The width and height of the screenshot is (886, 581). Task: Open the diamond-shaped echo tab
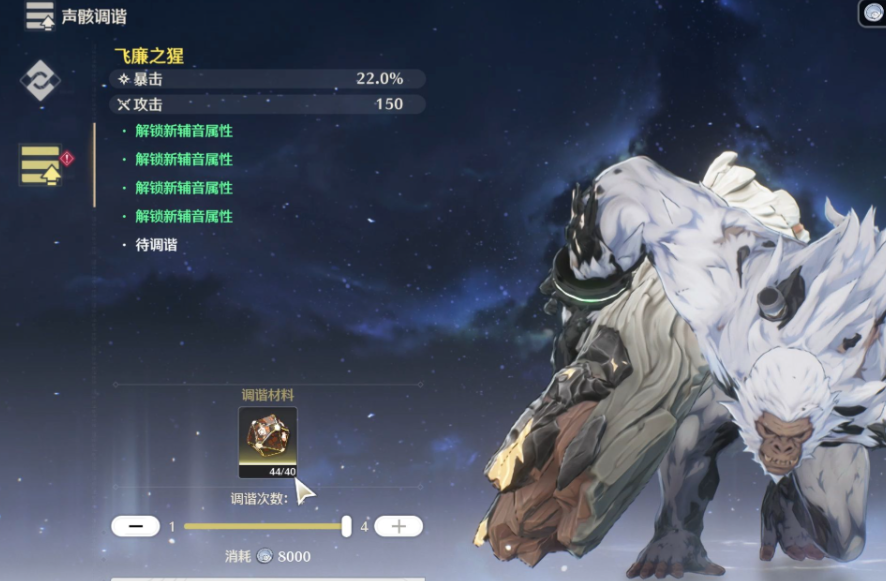coord(41,80)
